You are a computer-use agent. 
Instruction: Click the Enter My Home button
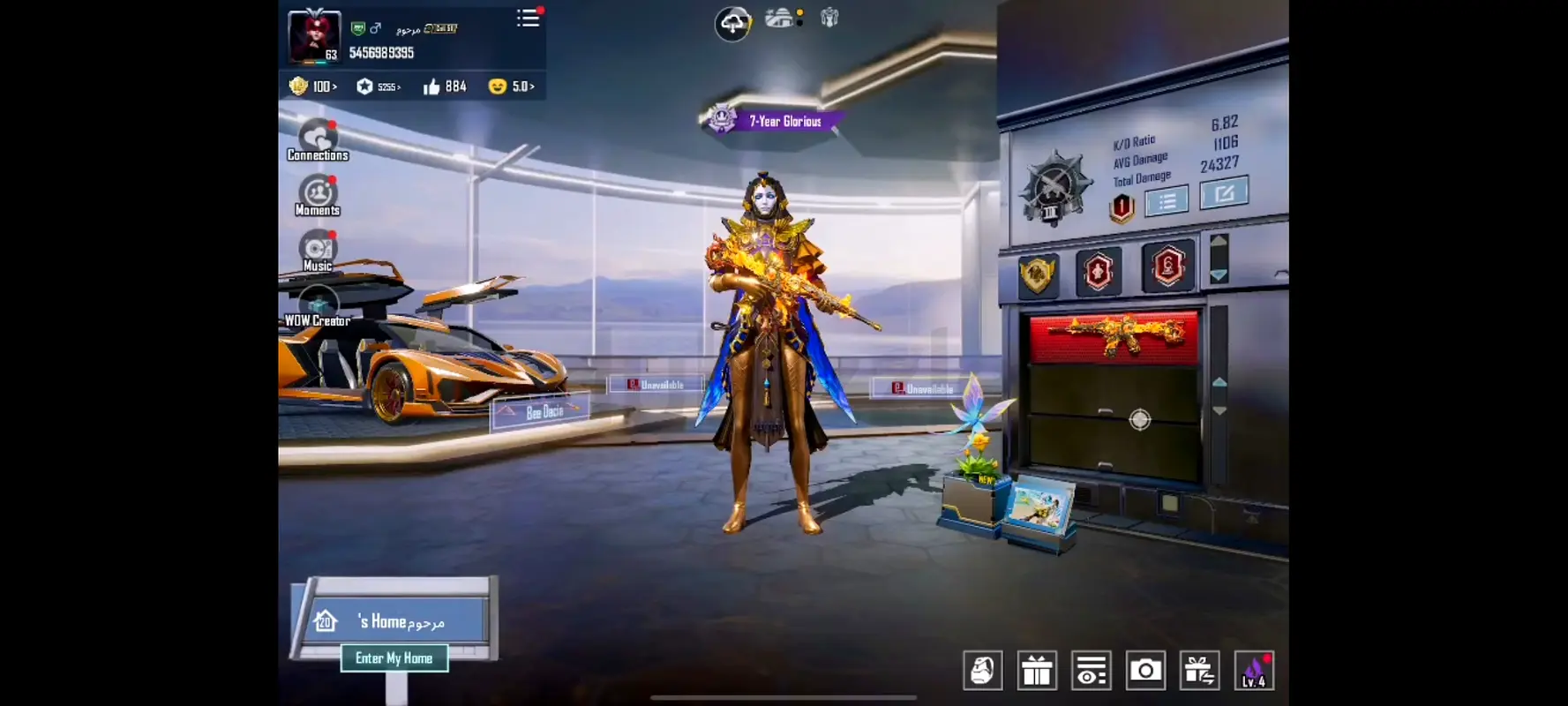pyautogui.click(x=394, y=658)
